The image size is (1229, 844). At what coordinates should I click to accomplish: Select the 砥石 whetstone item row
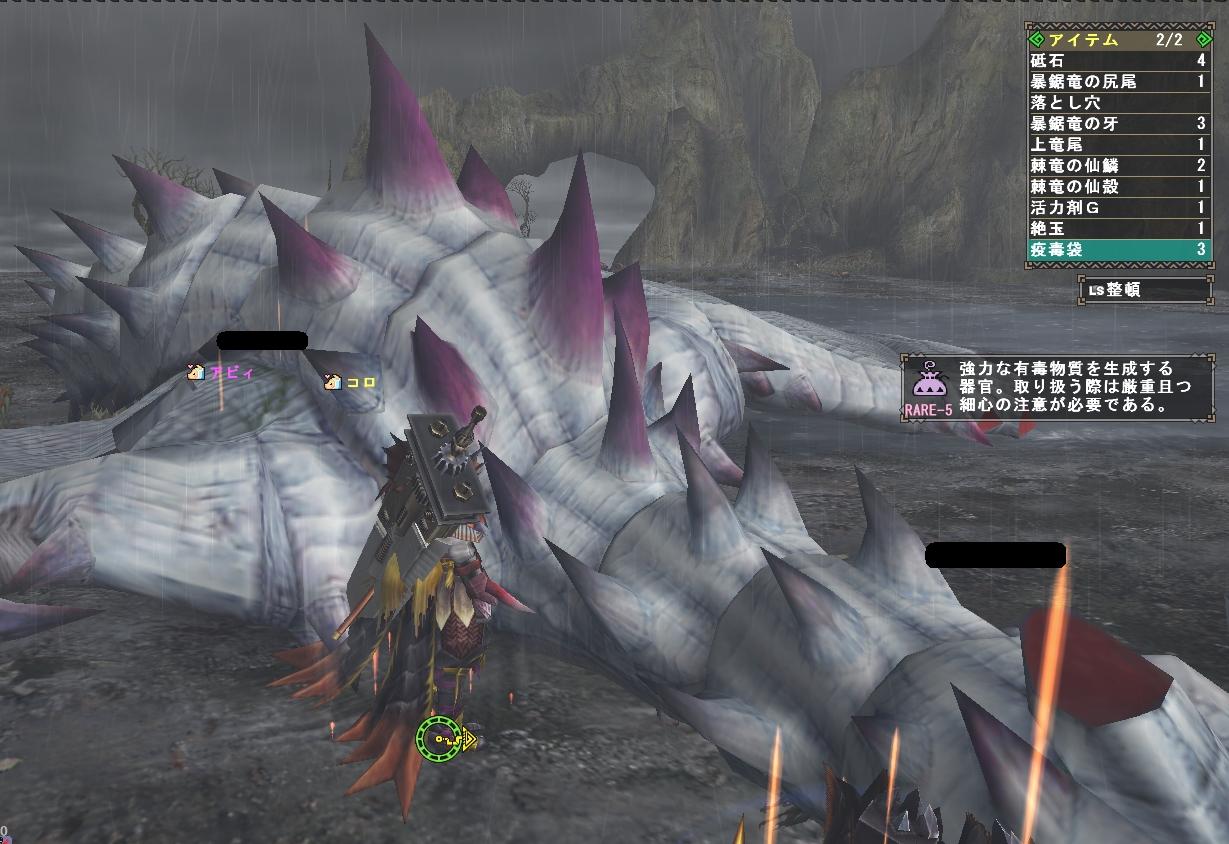click(x=1118, y=61)
